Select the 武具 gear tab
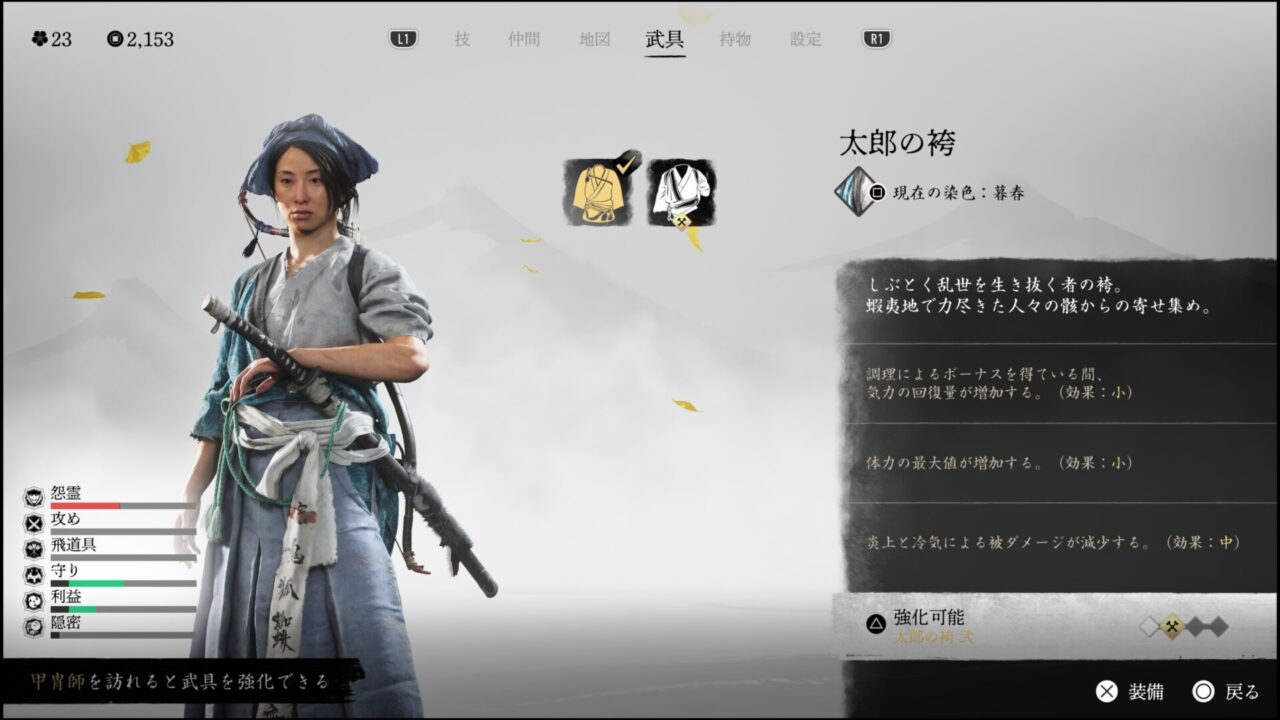 (x=665, y=40)
